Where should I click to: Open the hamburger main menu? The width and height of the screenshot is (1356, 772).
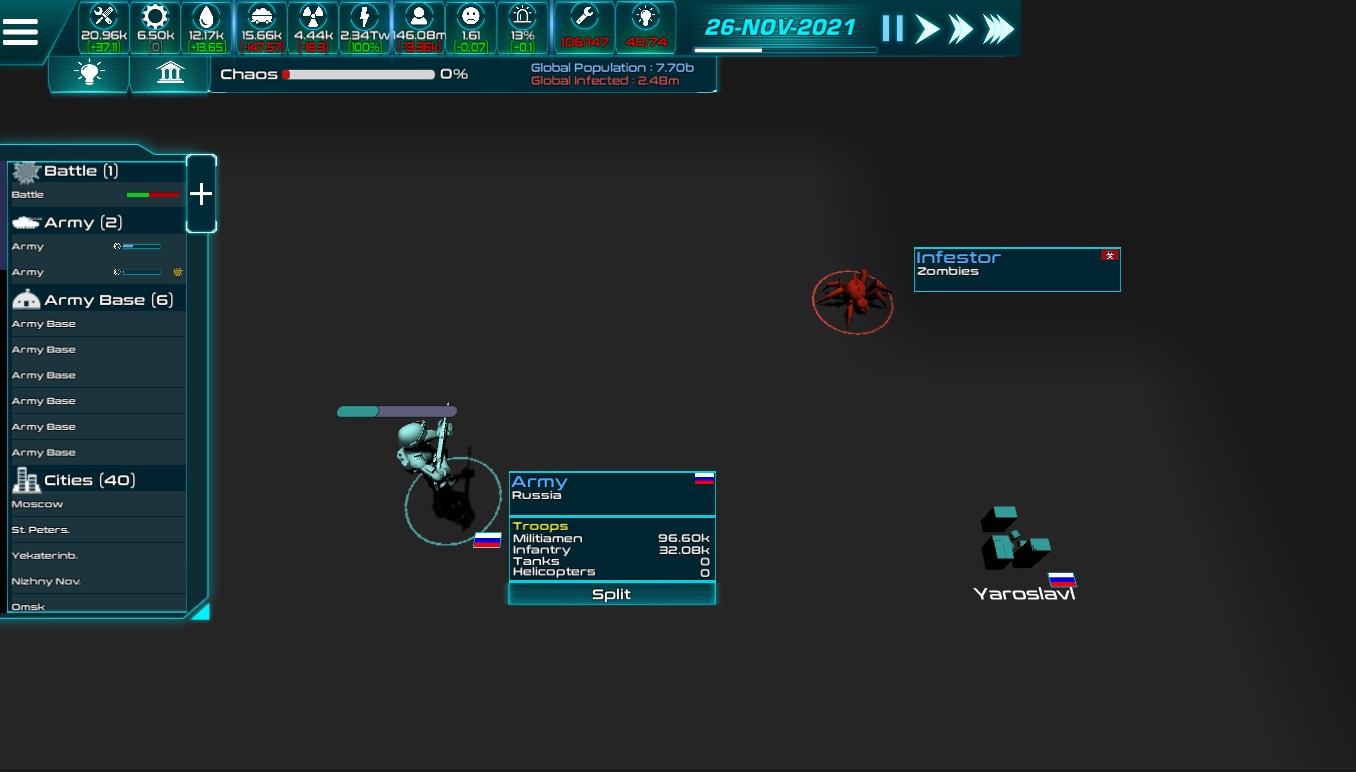click(x=21, y=32)
